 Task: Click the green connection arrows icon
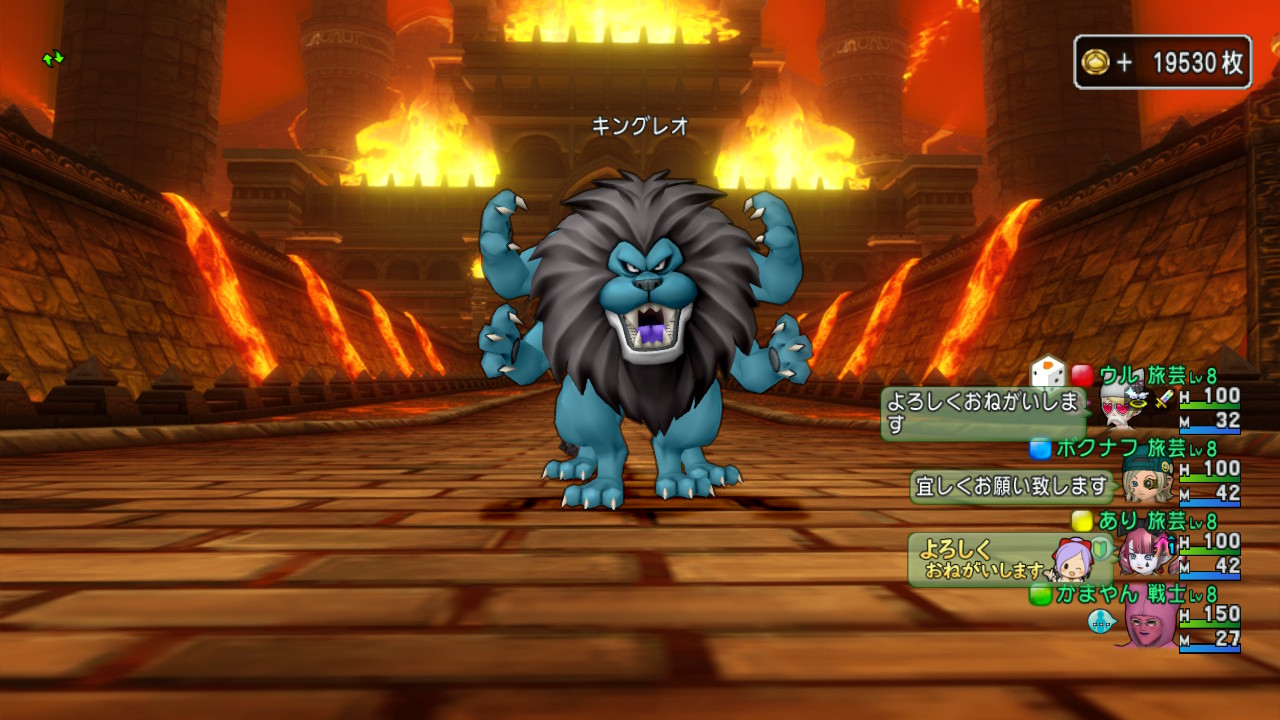tap(53, 59)
